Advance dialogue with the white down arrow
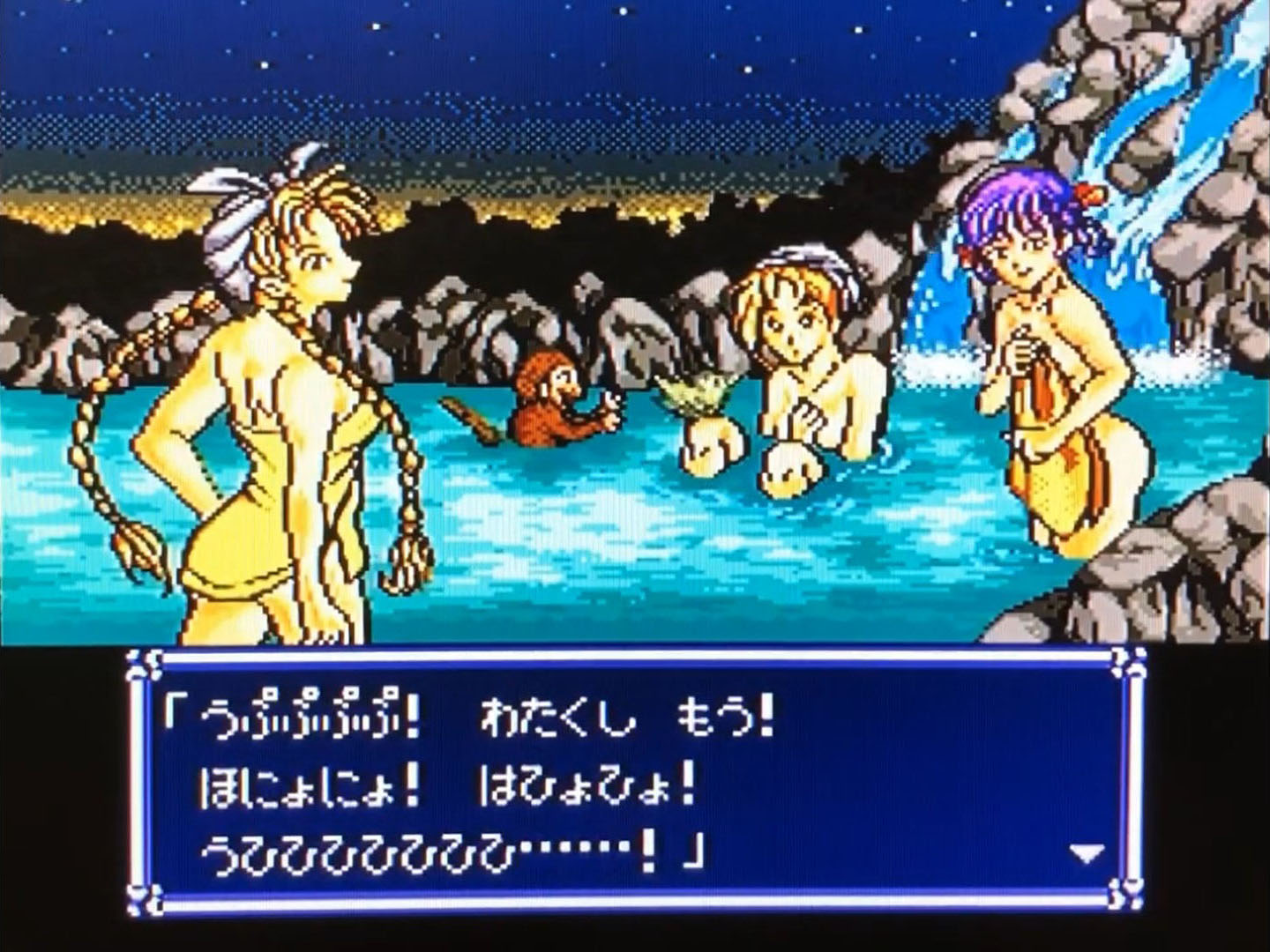 pyautogui.click(x=1086, y=853)
